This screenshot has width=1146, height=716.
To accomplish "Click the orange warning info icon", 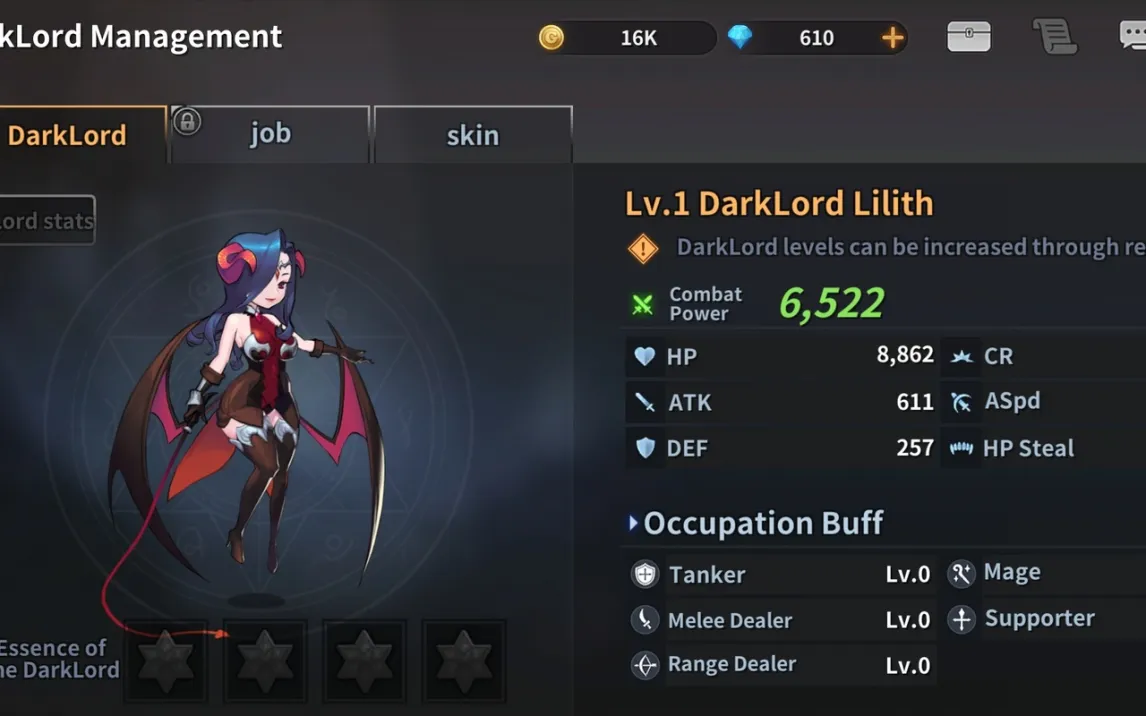I will 643,248.
